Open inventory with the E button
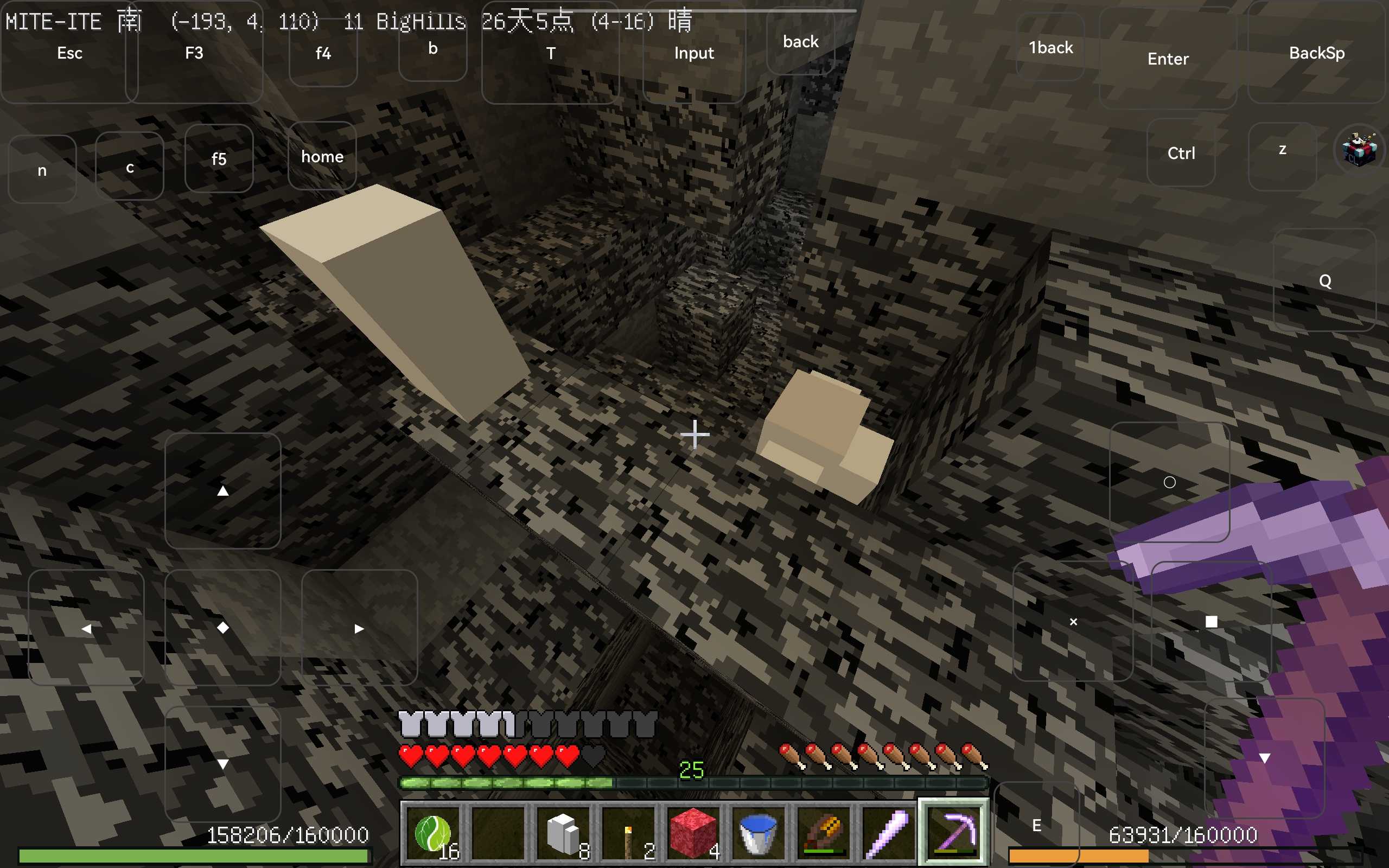1389x868 pixels. pos(1036,825)
